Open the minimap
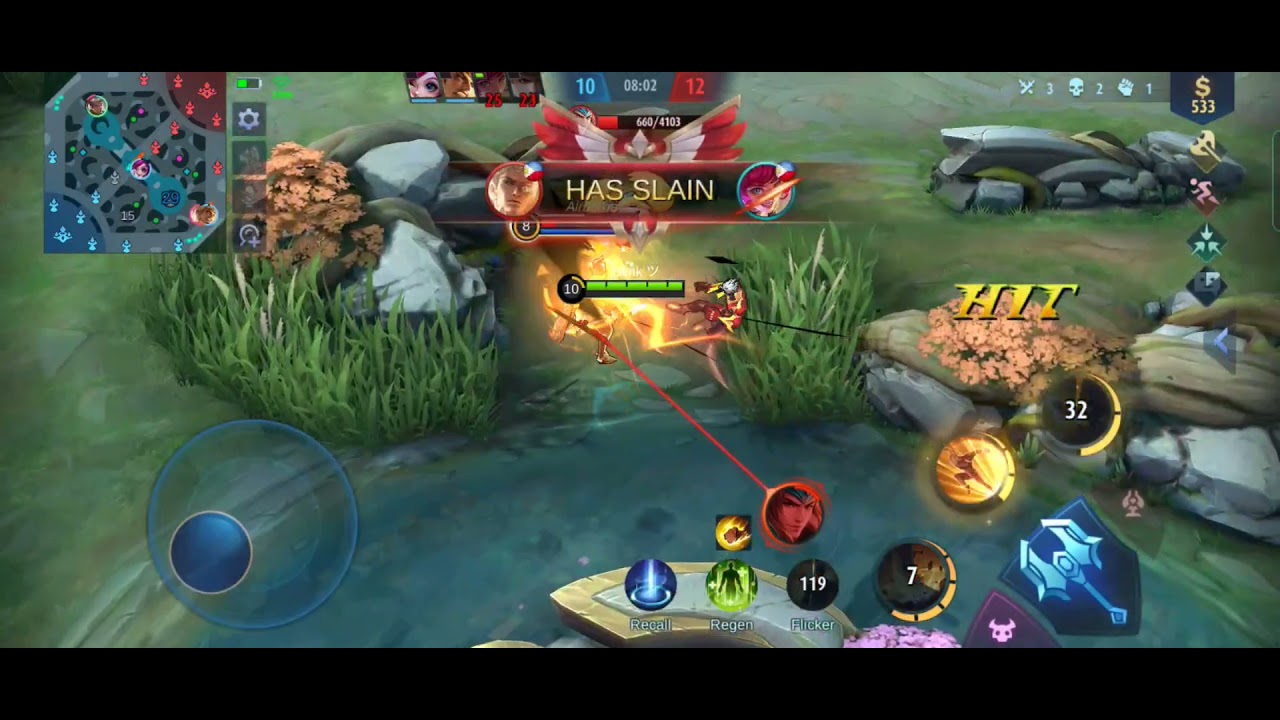This screenshot has width=1280, height=720. pos(134,162)
